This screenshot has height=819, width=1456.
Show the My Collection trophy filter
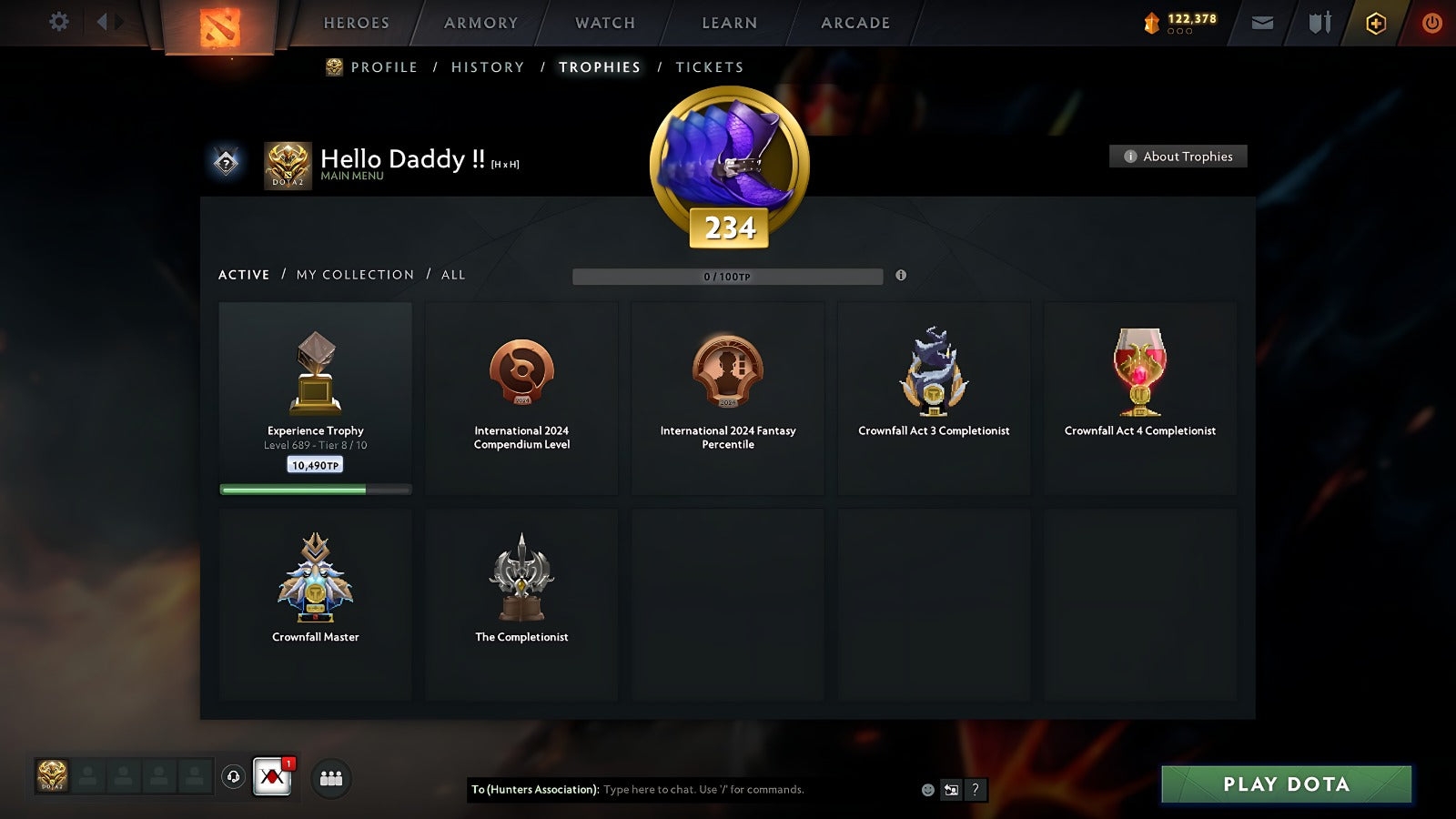[355, 275]
